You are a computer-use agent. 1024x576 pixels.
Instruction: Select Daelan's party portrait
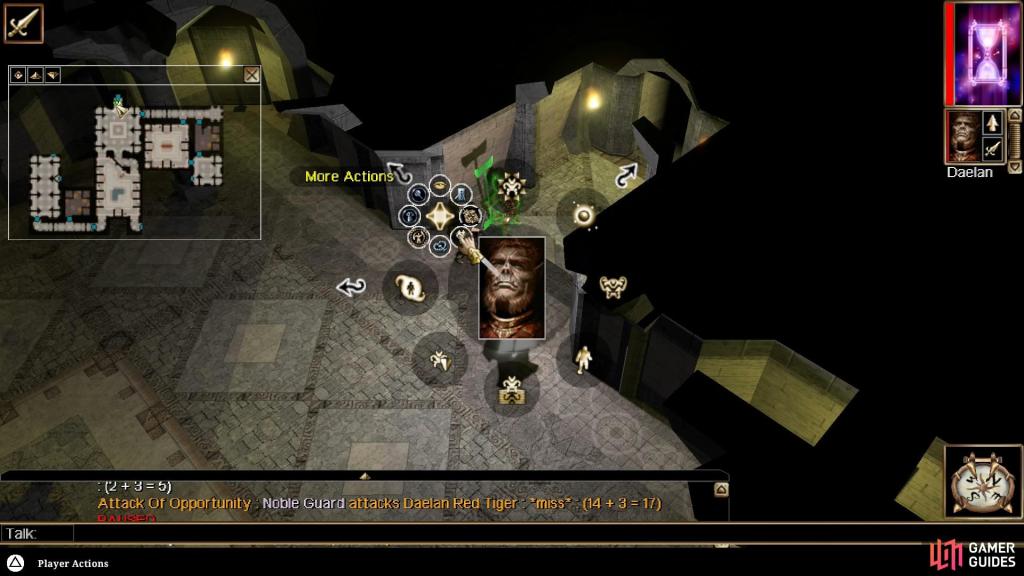tap(962, 137)
